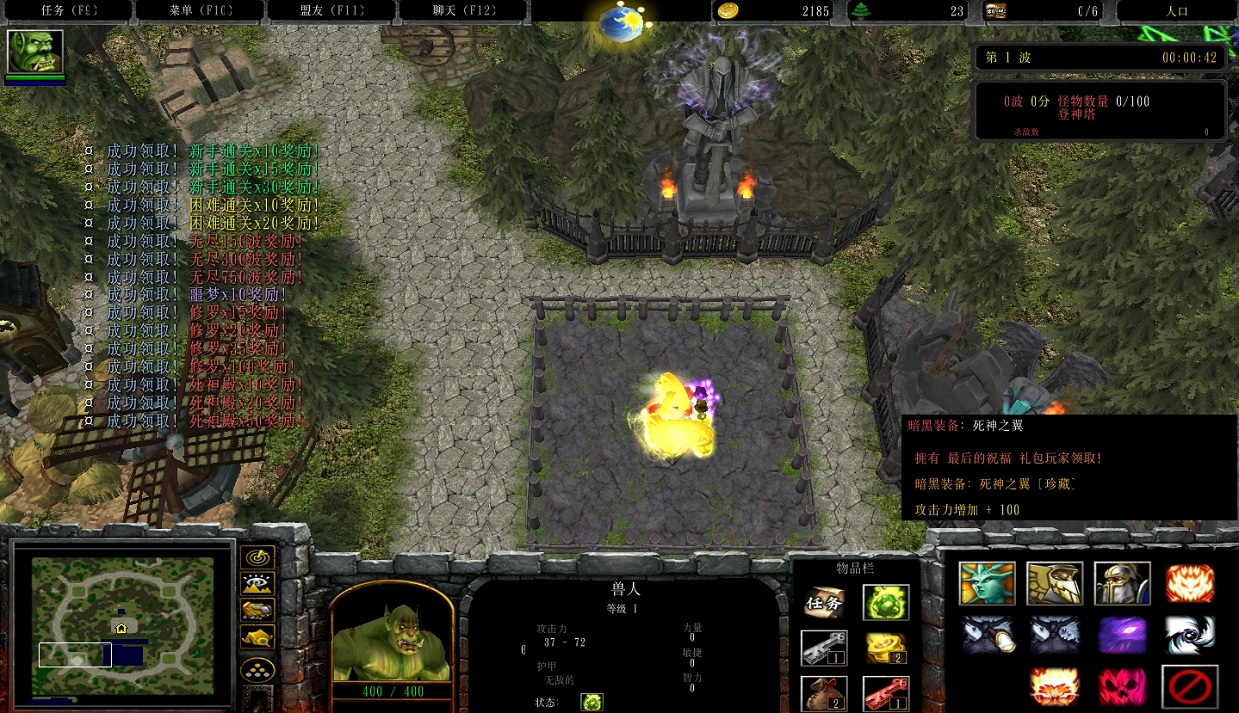This screenshot has width=1239, height=713.
Task: Select the orc hero portrait icon
Action: pyautogui.click(x=35, y=52)
